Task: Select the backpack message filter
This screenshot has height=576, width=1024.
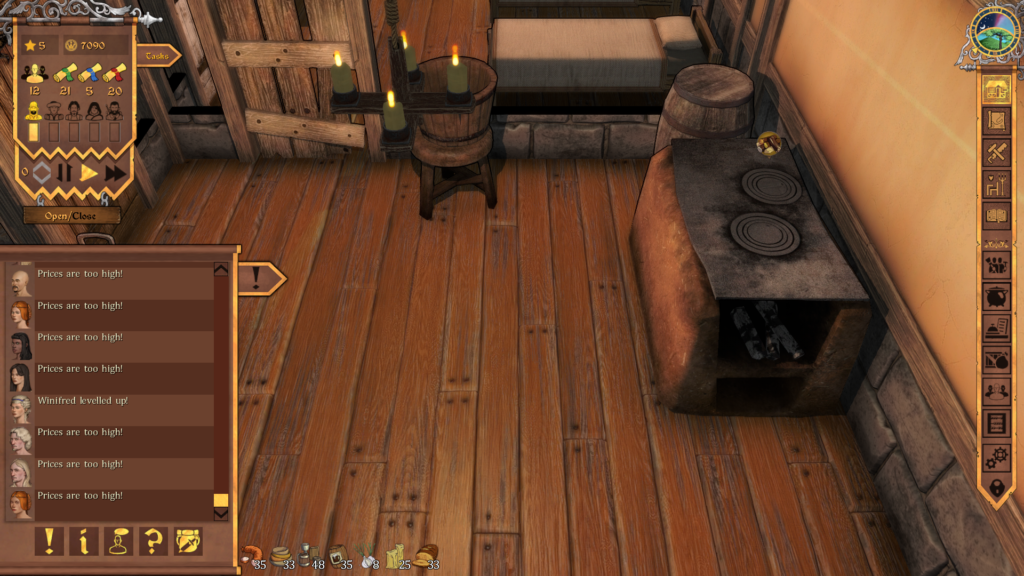Action: (x=188, y=541)
